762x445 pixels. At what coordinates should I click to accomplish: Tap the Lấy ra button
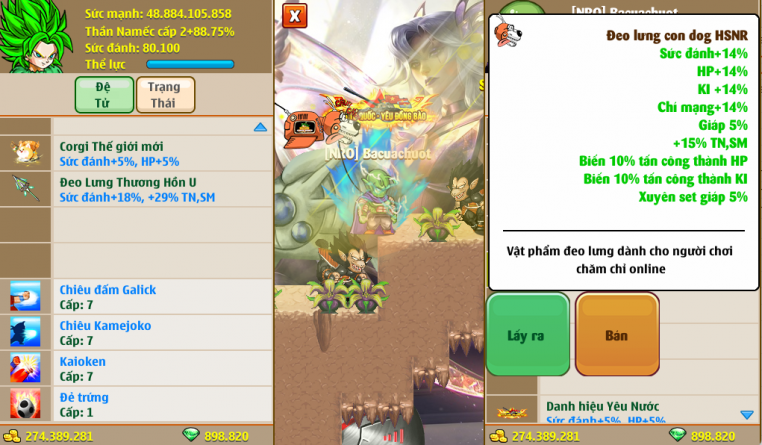coord(527,335)
